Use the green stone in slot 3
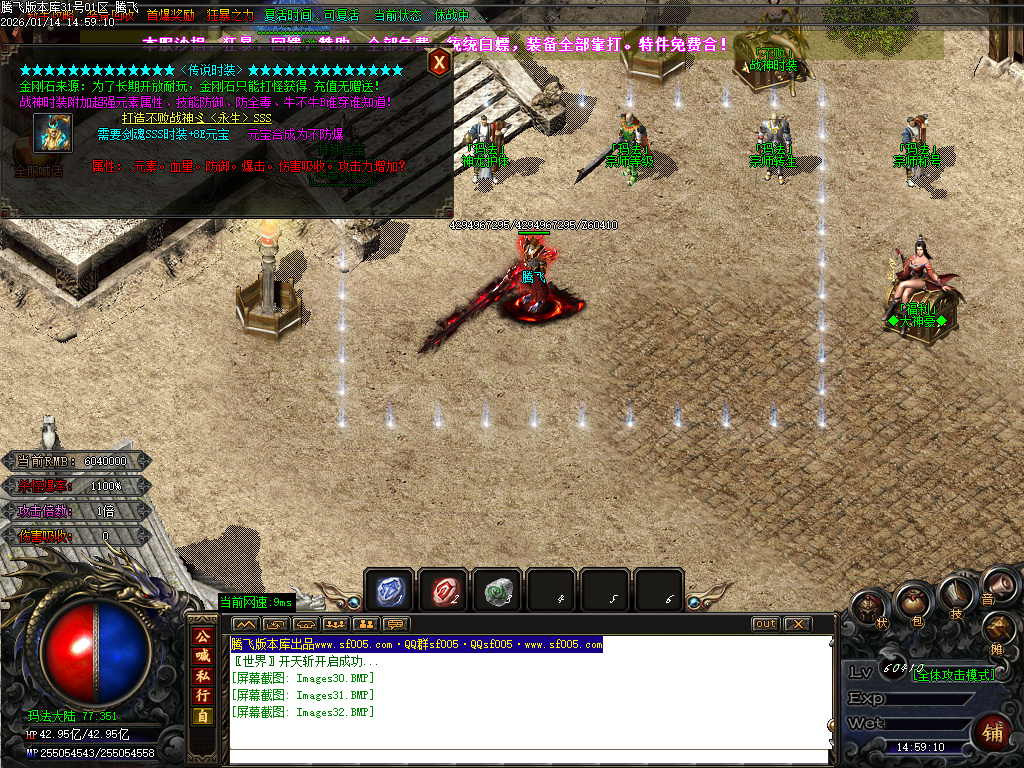 [496, 591]
